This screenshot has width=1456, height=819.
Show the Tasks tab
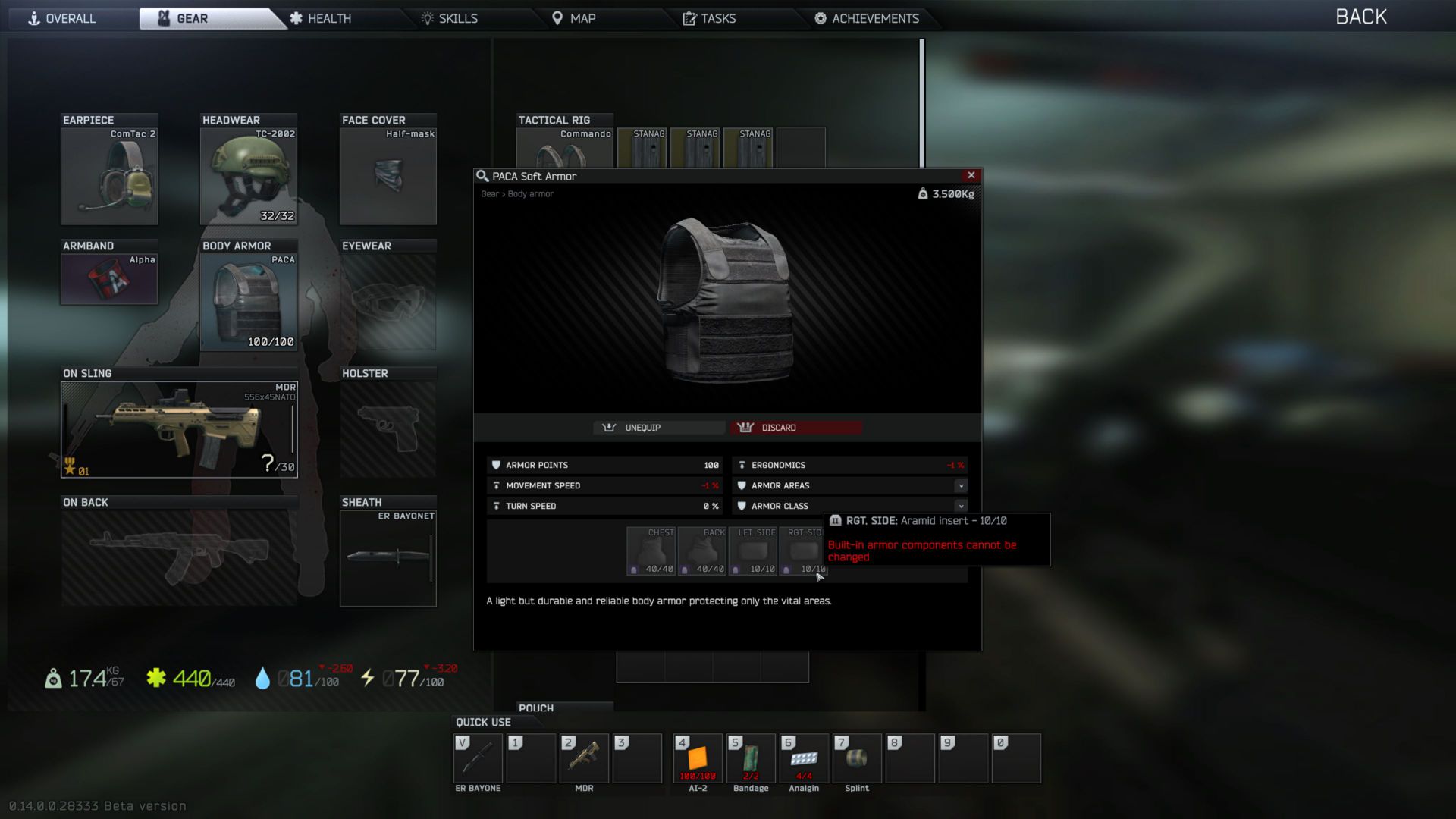coord(709,18)
